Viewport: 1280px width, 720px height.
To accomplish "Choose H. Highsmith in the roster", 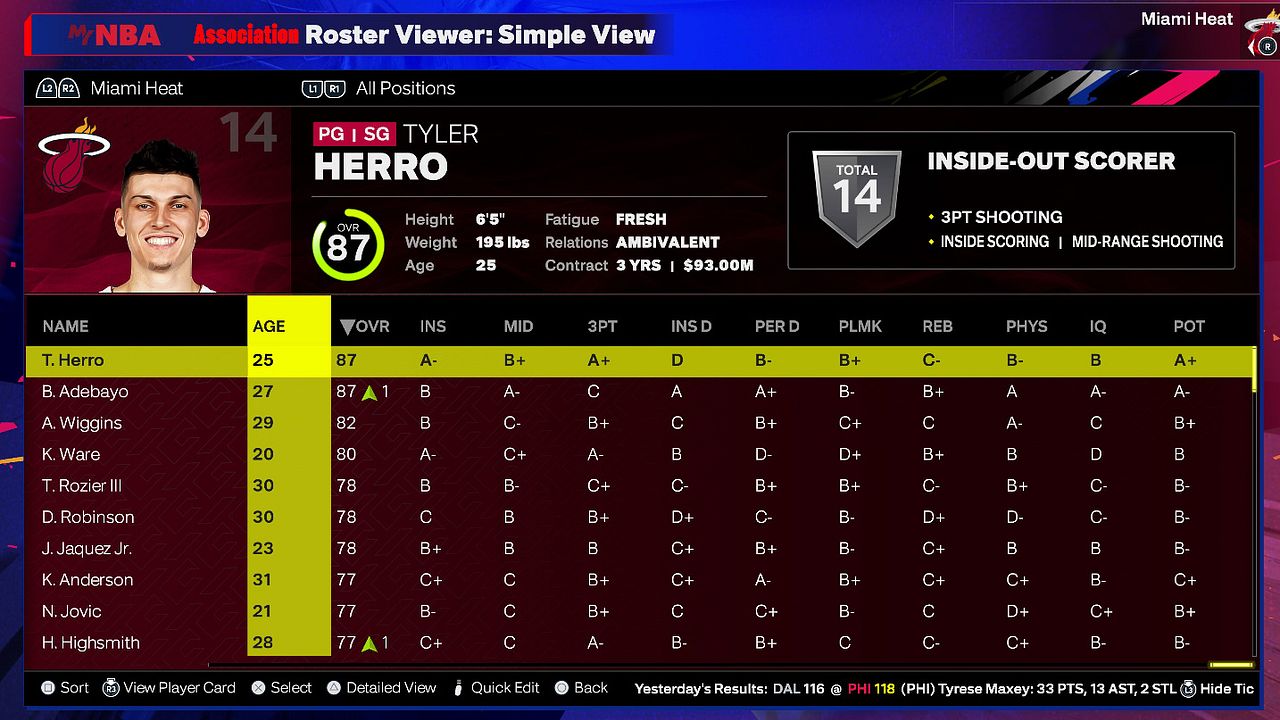I will tap(91, 643).
